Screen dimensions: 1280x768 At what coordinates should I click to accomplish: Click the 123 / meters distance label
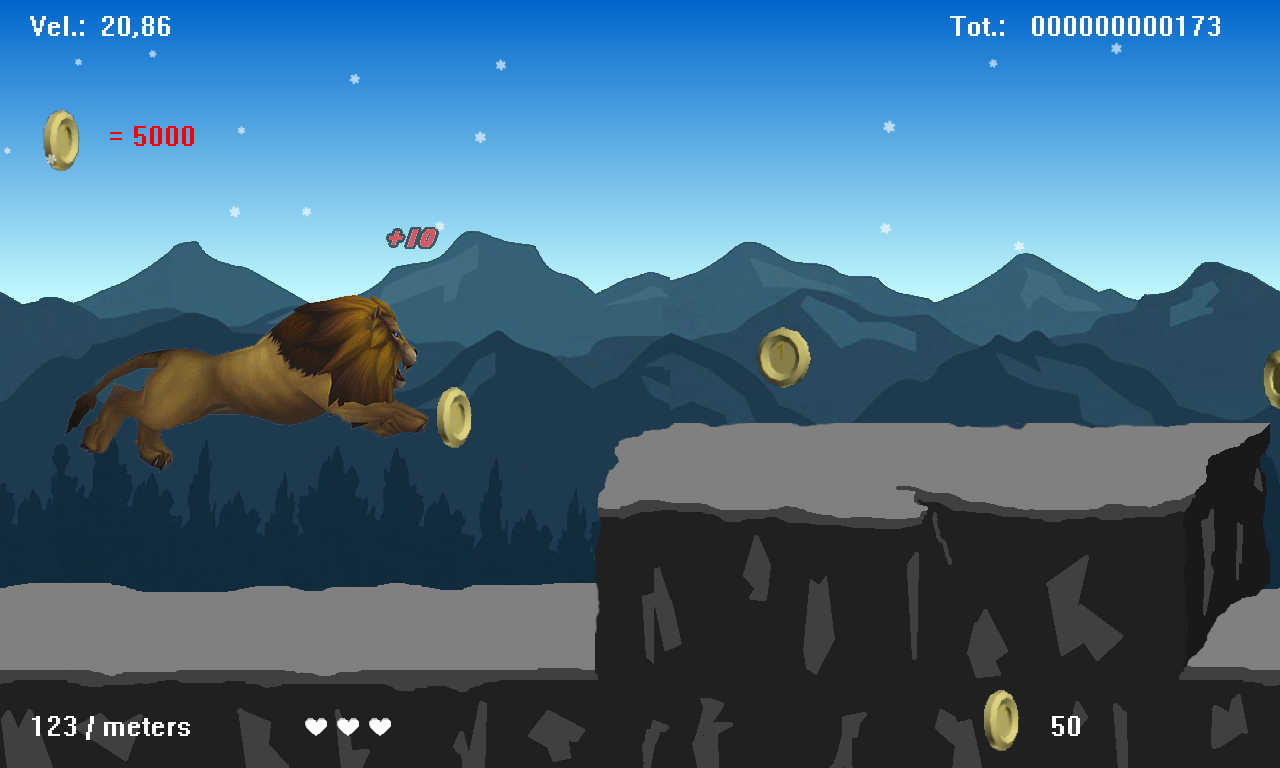tap(110, 727)
